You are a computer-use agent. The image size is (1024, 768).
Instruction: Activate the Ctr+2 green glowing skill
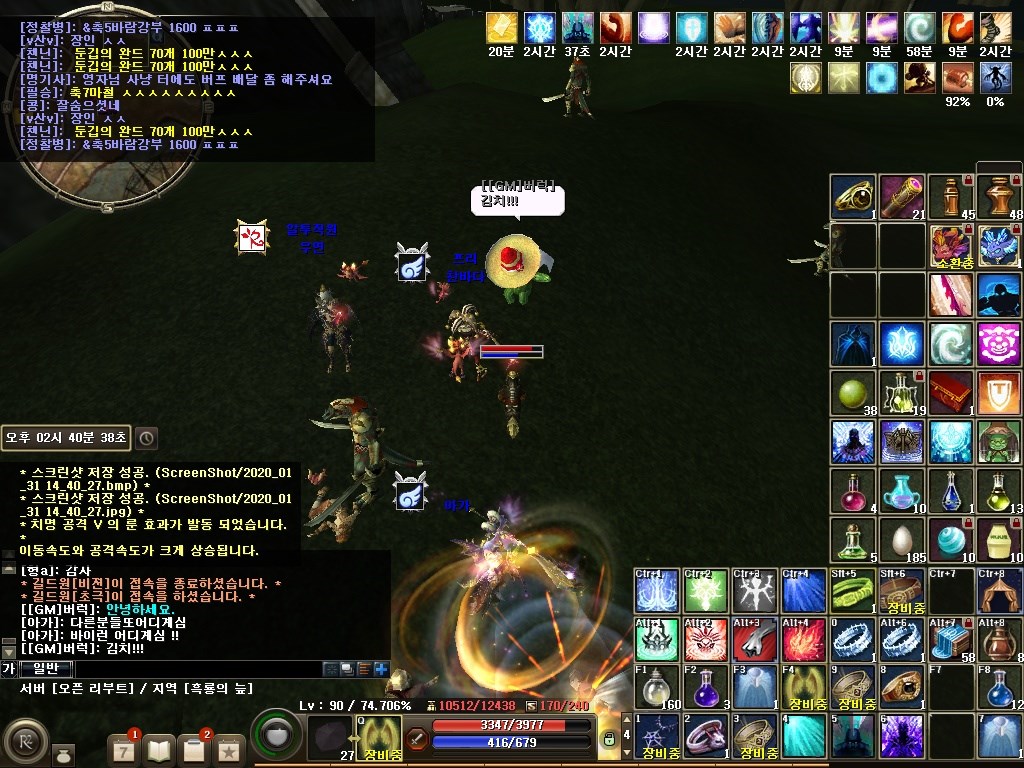coord(706,590)
